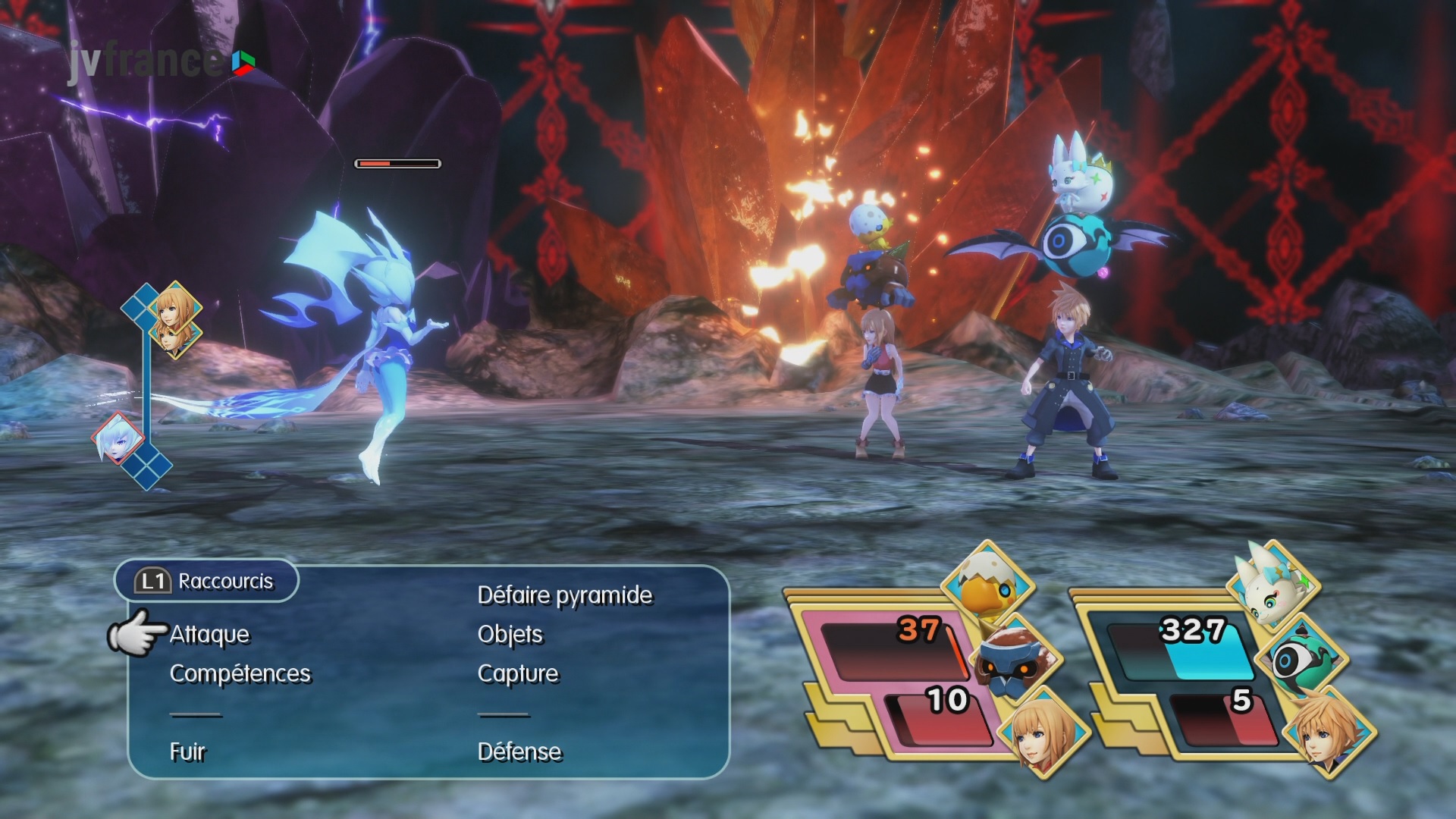Click the jvfrance watermark logo
Image resolution: width=1456 pixels, height=819 pixels.
coord(159,61)
